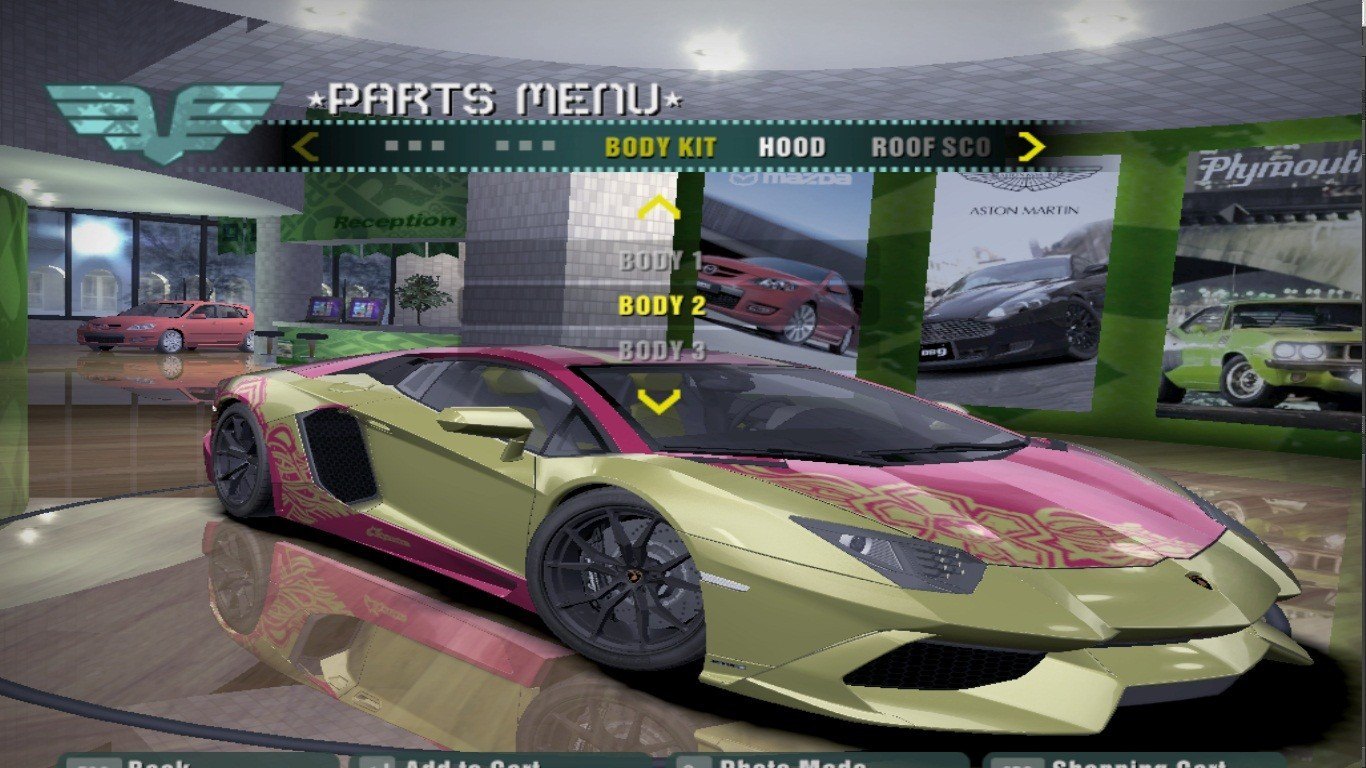Click the up arrow above the body list

coord(659,208)
